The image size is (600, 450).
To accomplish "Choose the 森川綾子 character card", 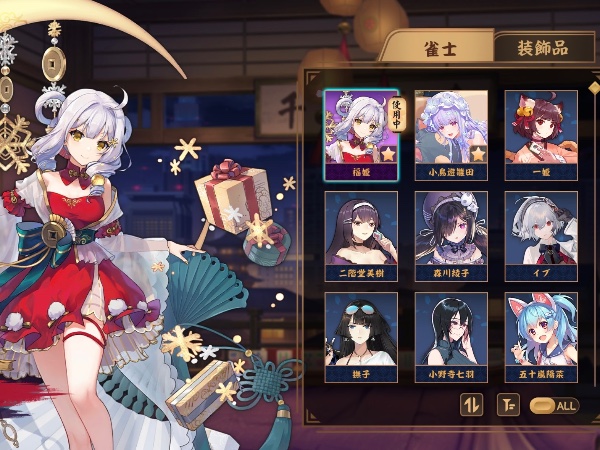I will tap(451, 236).
